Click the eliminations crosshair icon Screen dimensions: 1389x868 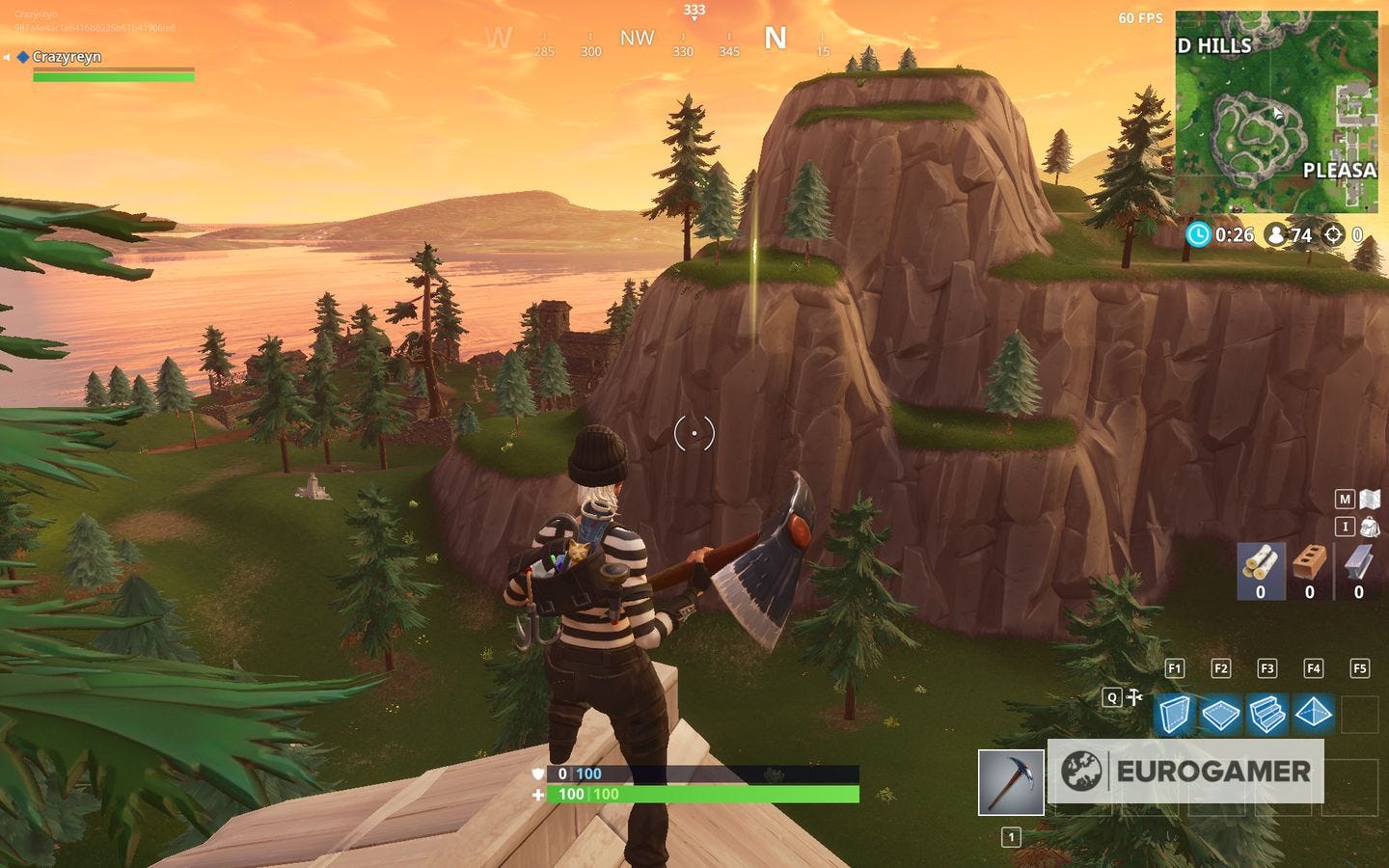point(1335,233)
